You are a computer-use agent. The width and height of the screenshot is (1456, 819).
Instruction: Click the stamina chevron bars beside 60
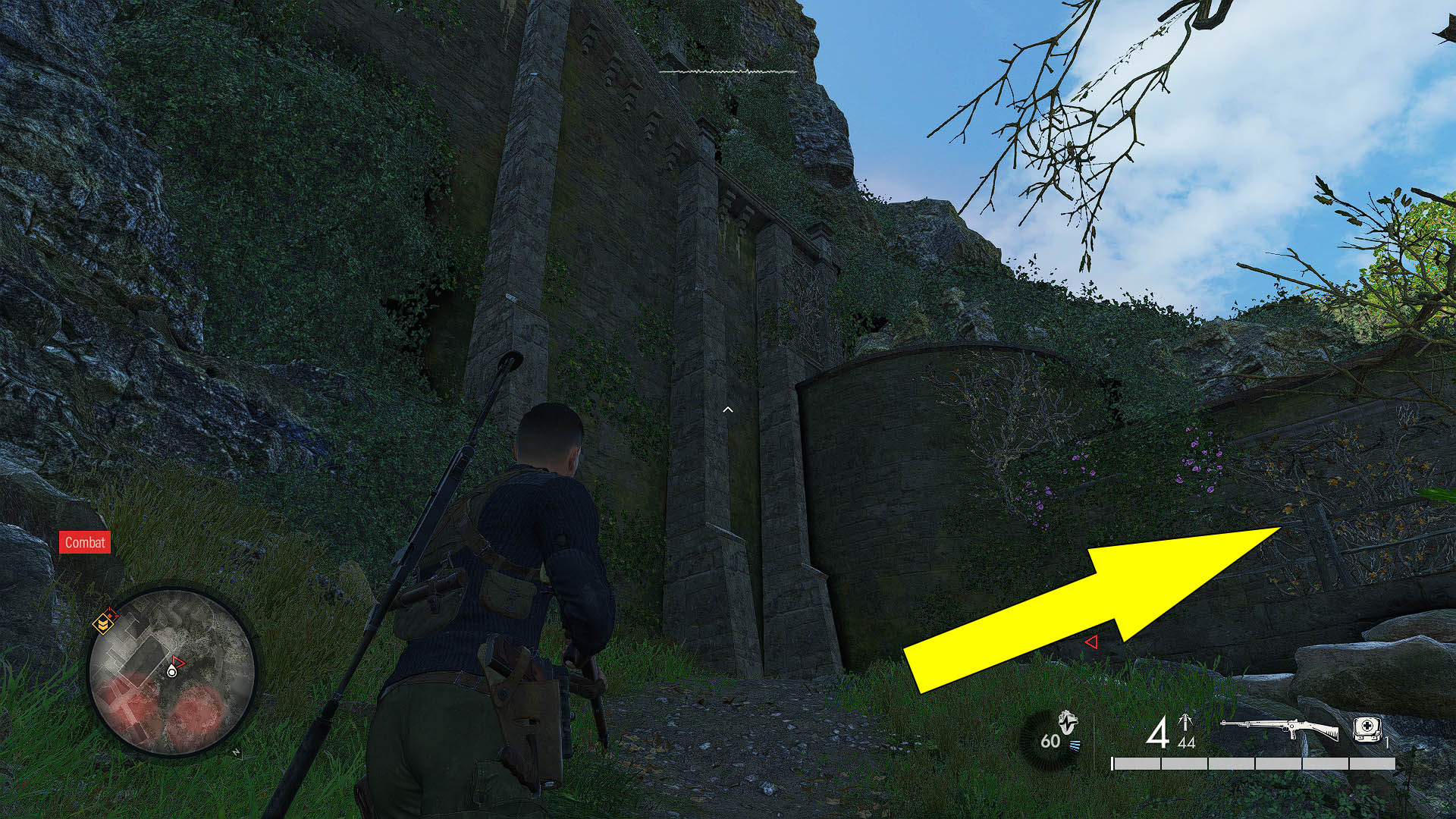(x=1075, y=745)
